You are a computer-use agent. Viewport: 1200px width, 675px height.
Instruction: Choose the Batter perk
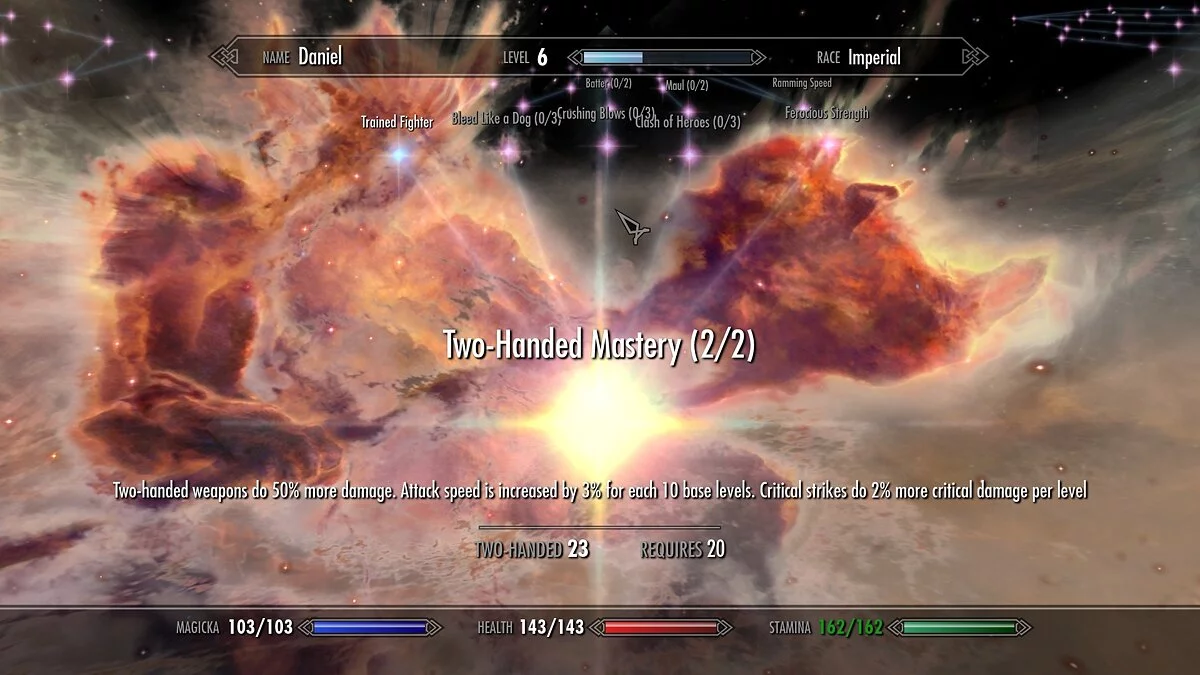coord(608,84)
